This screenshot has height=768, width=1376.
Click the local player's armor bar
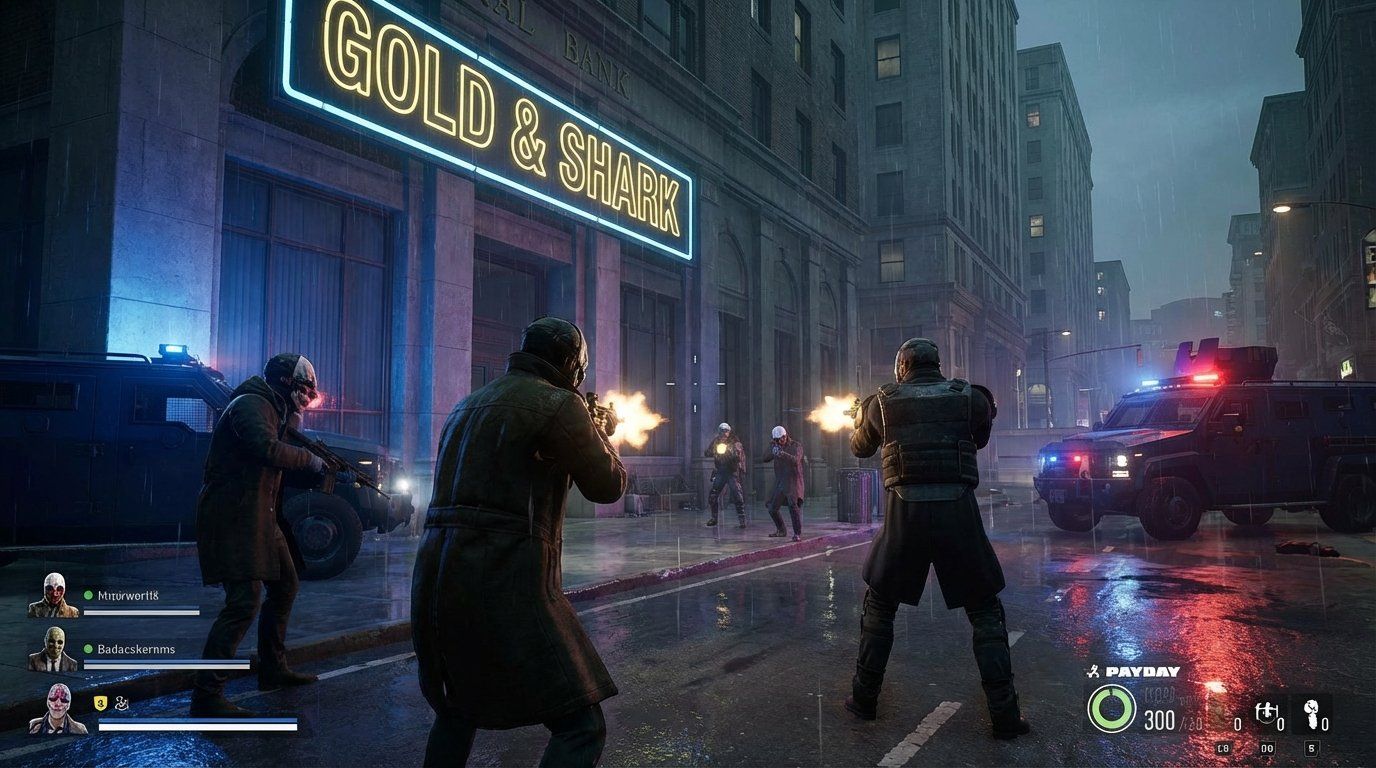tap(196, 721)
